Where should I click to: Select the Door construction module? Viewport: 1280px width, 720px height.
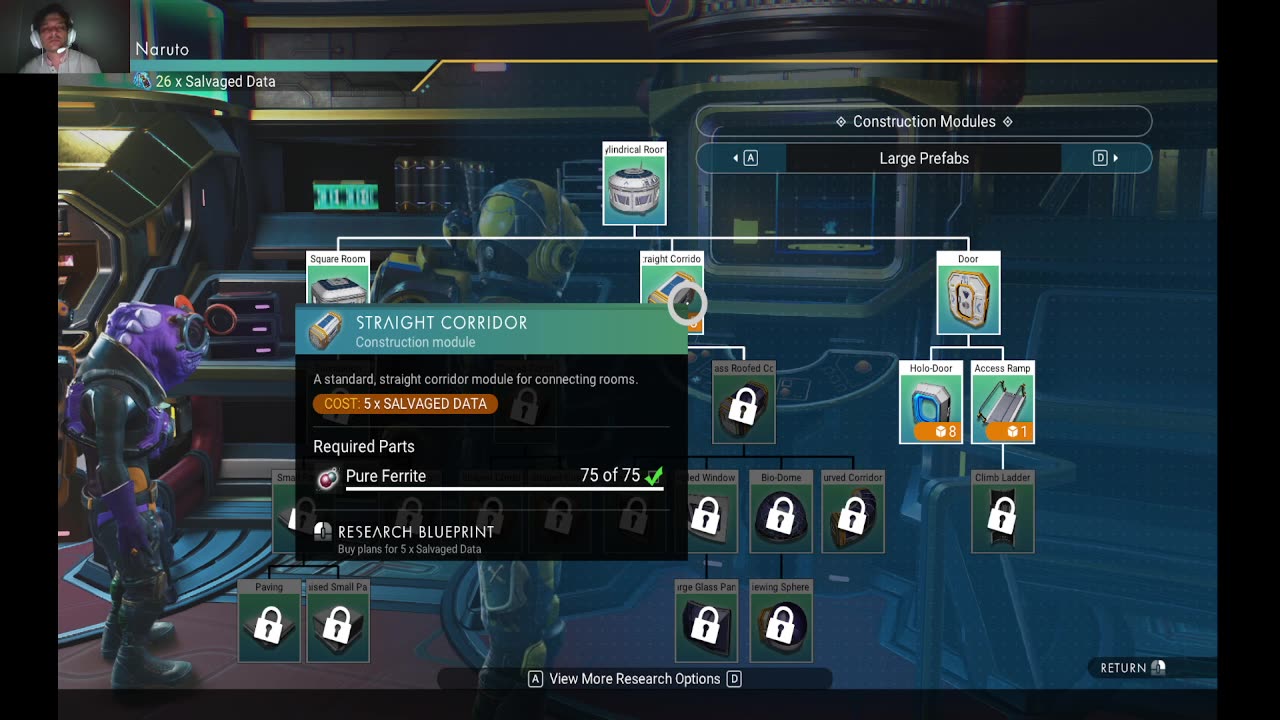click(968, 298)
